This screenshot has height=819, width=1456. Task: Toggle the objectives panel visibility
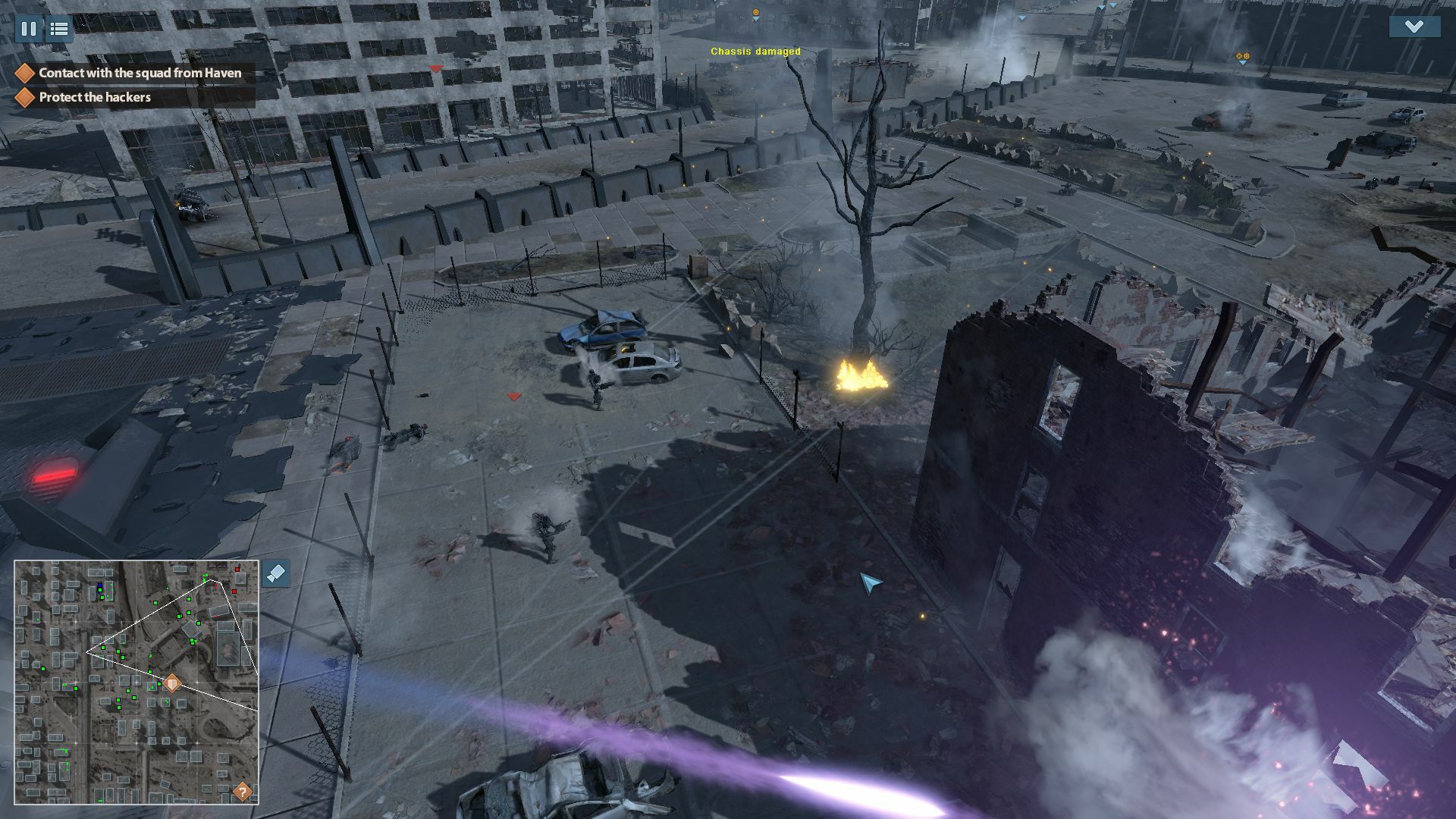tap(59, 29)
